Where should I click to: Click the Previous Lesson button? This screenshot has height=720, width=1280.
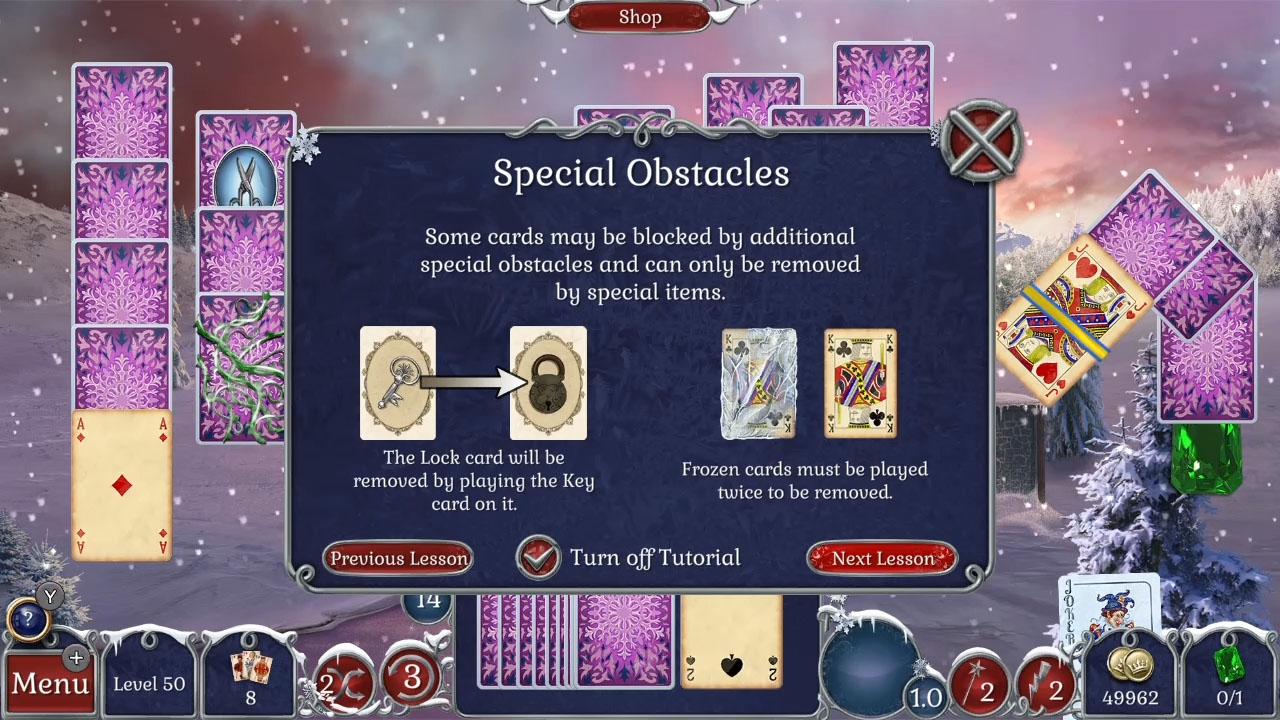397,559
